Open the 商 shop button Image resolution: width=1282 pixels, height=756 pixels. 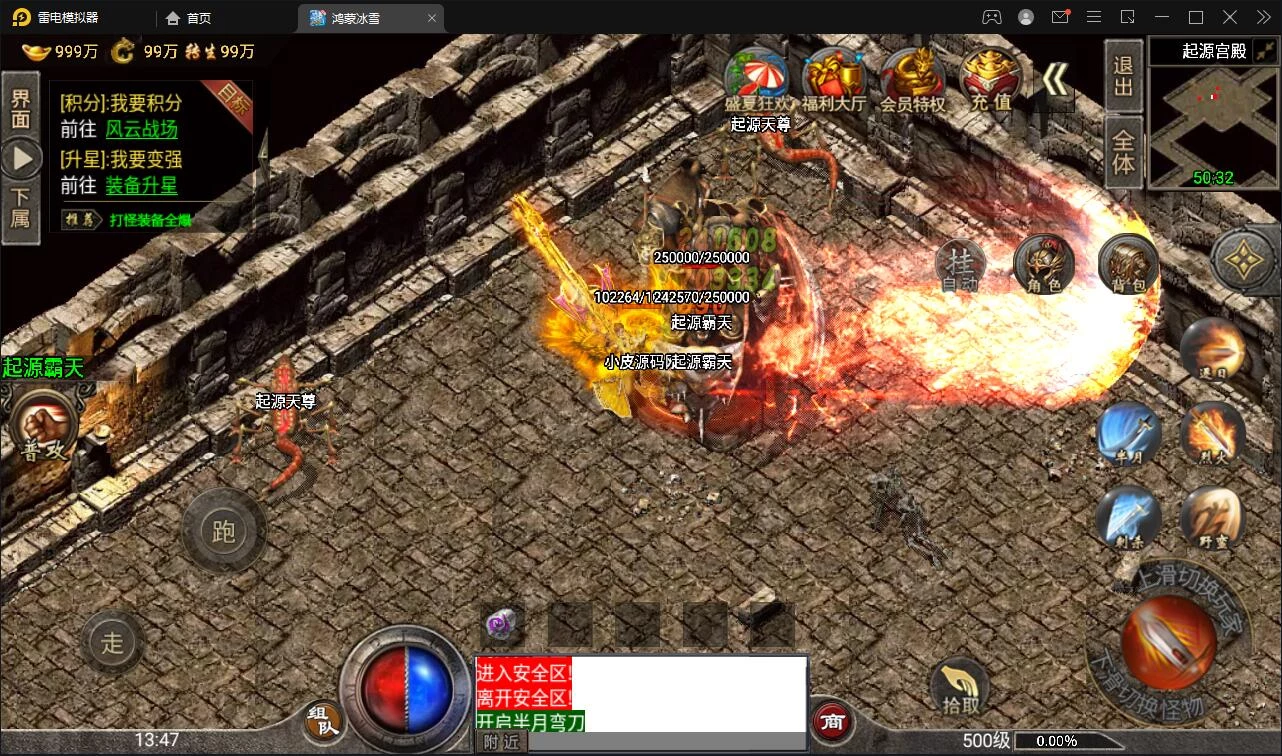(x=832, y=720)
